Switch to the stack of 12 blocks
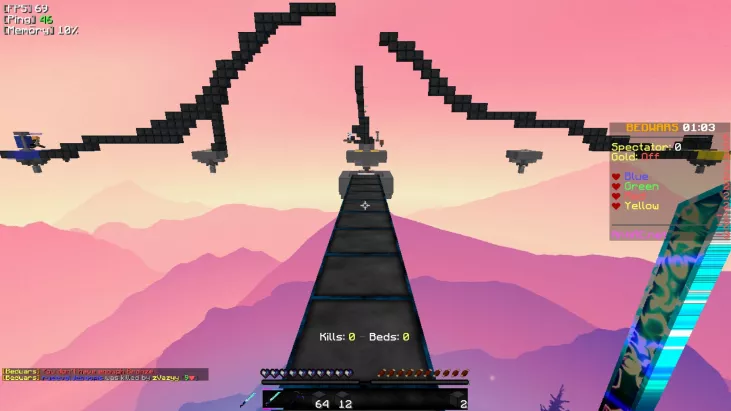This screenshot has height=411, width=731. (342, 399)
